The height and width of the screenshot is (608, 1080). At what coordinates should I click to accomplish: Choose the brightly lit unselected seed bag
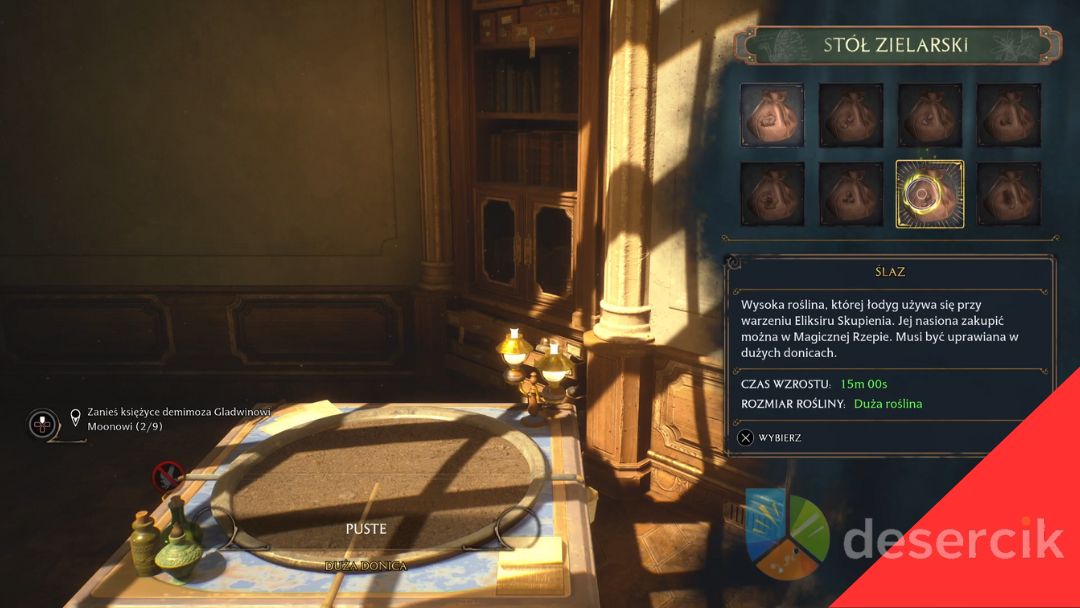[771, 115]
